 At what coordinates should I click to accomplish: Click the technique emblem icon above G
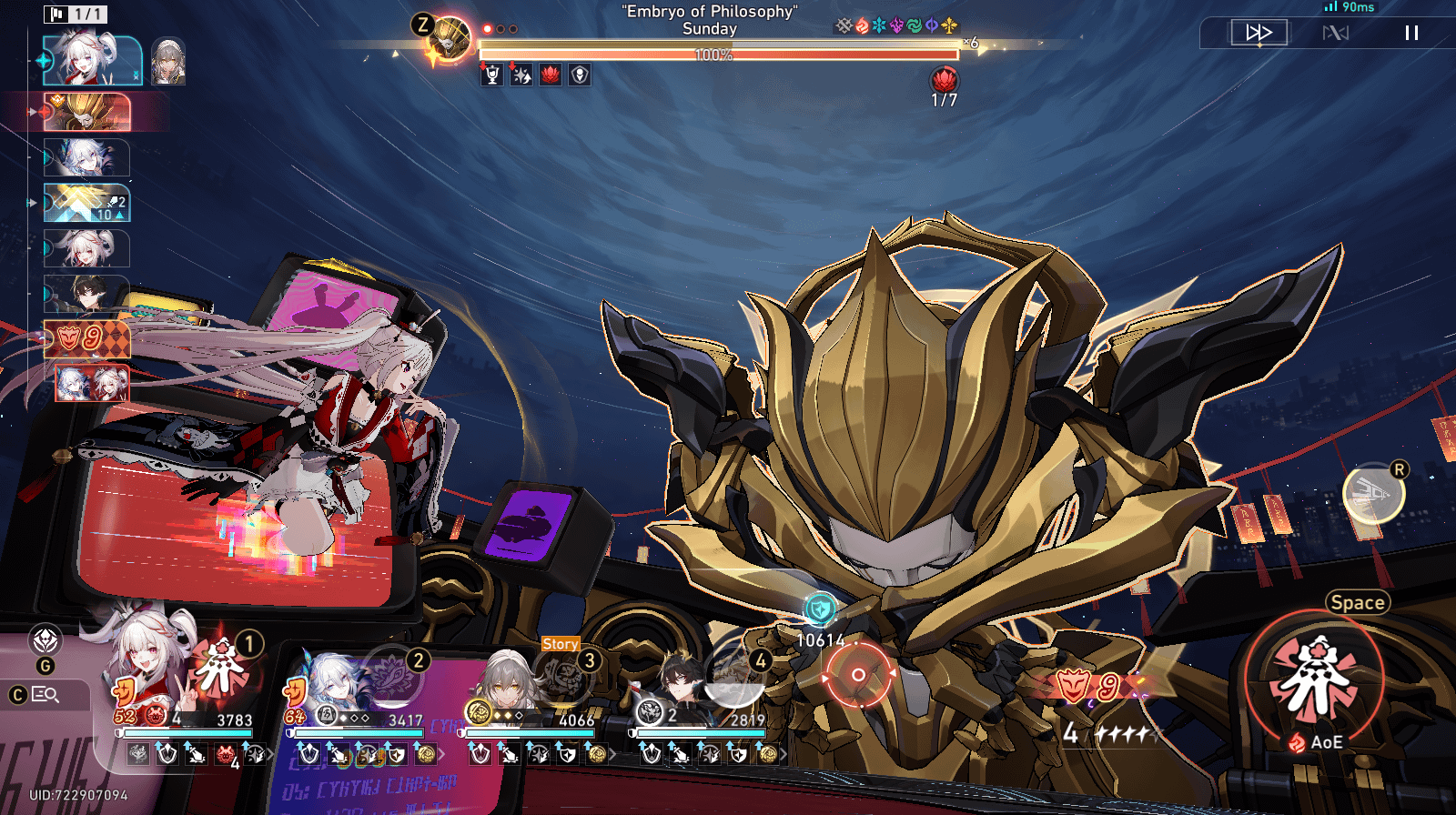tap(45, 640)
